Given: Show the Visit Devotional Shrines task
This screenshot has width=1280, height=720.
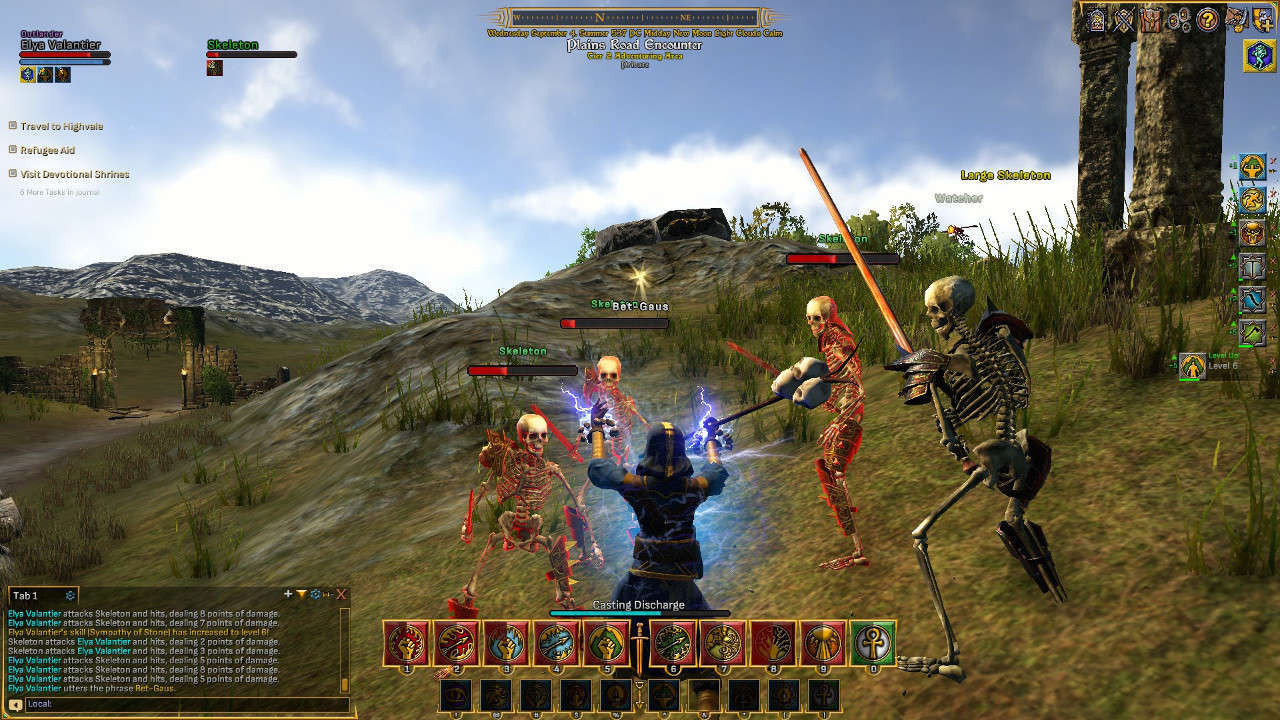Looking at the screenshot, I should click(74, 174).
